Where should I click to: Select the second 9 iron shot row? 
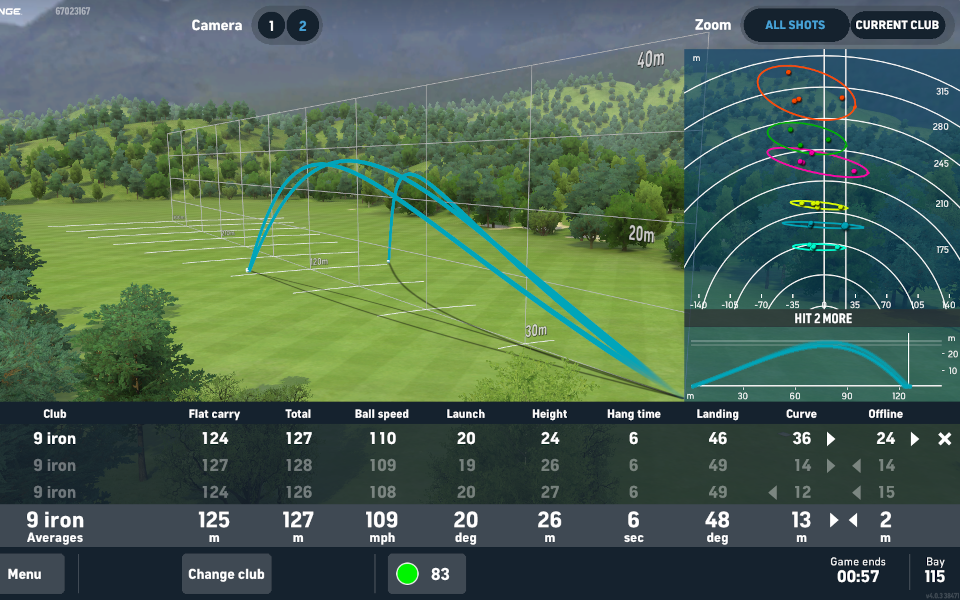[x=480, y=466]
